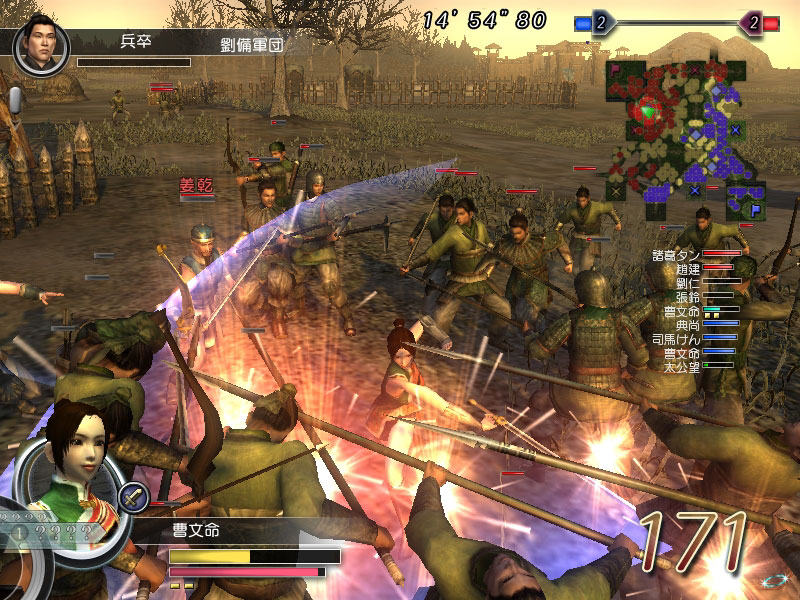Select 諸葛タン in the officer list

point(677,255)
